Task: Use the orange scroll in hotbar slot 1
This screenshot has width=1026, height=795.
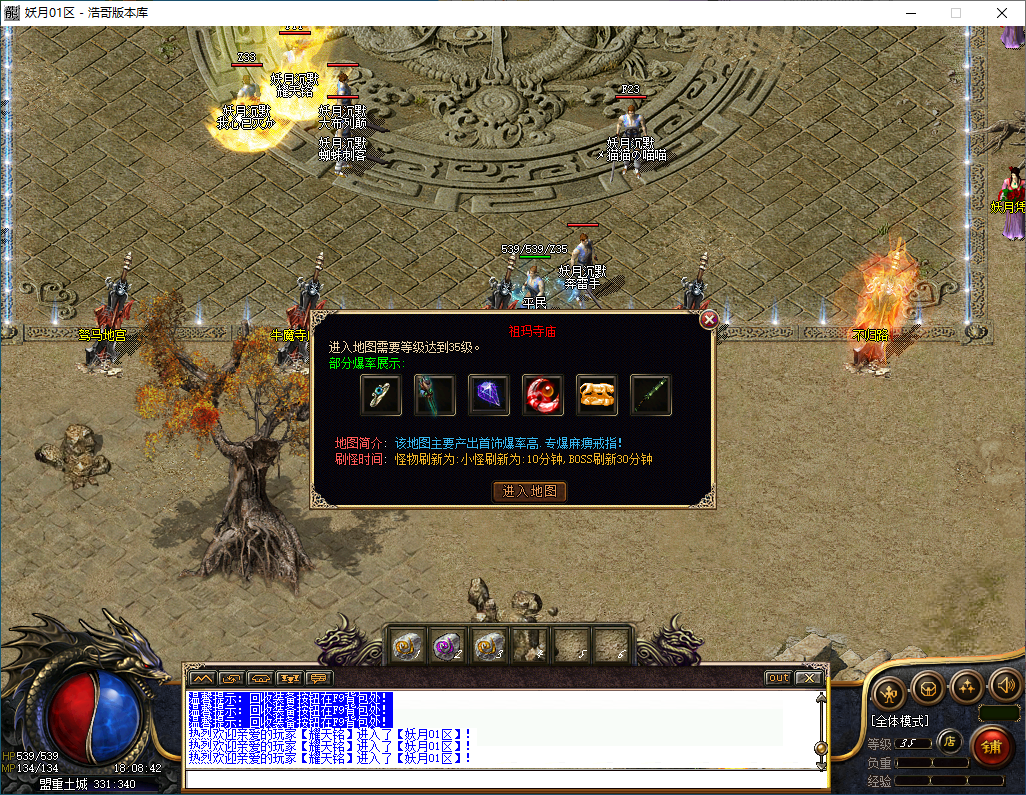Action: [x=406, y=646]
